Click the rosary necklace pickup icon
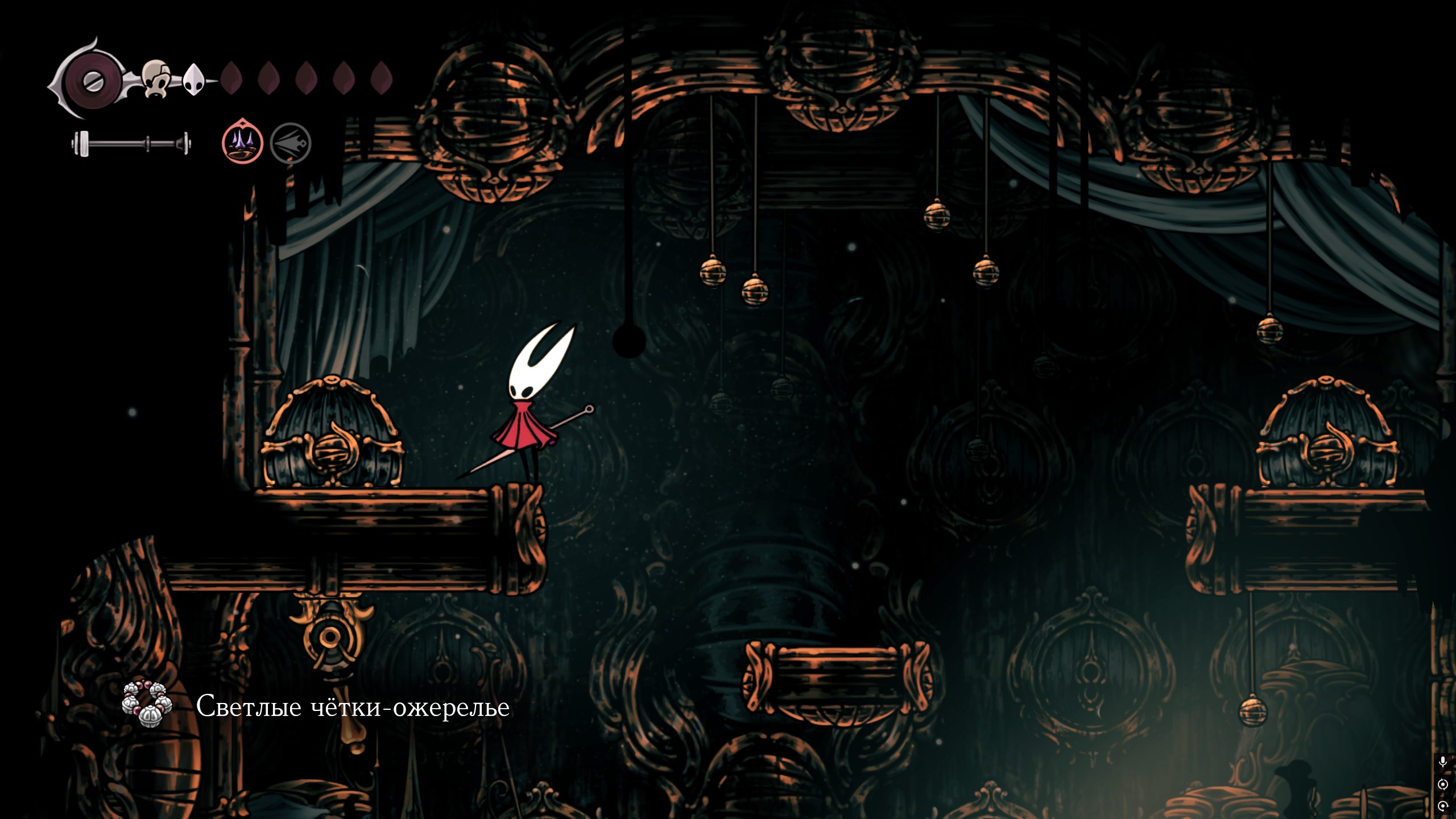Screen dimensions: 1456x819 point(147,704)
